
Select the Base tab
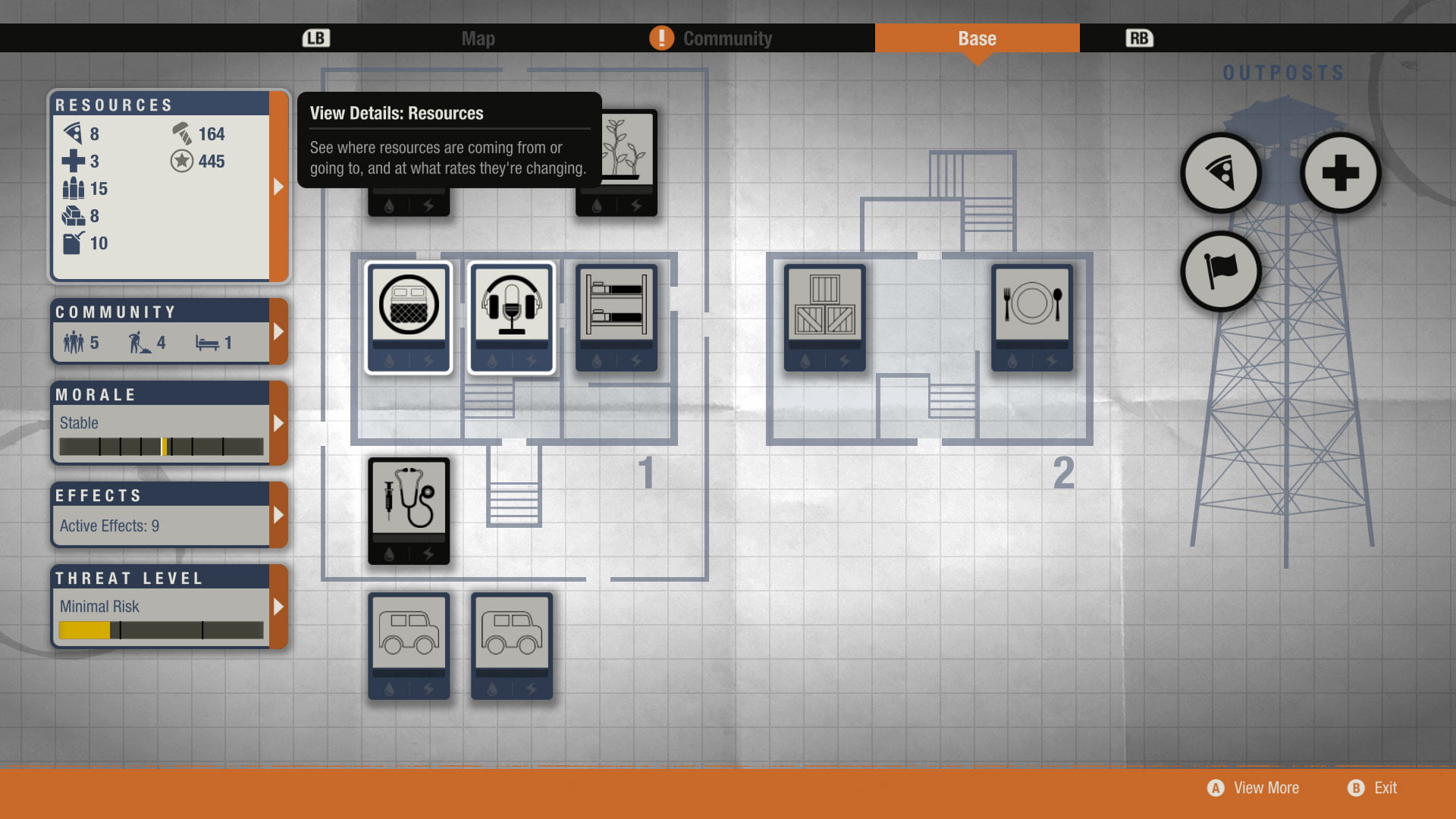977,39
